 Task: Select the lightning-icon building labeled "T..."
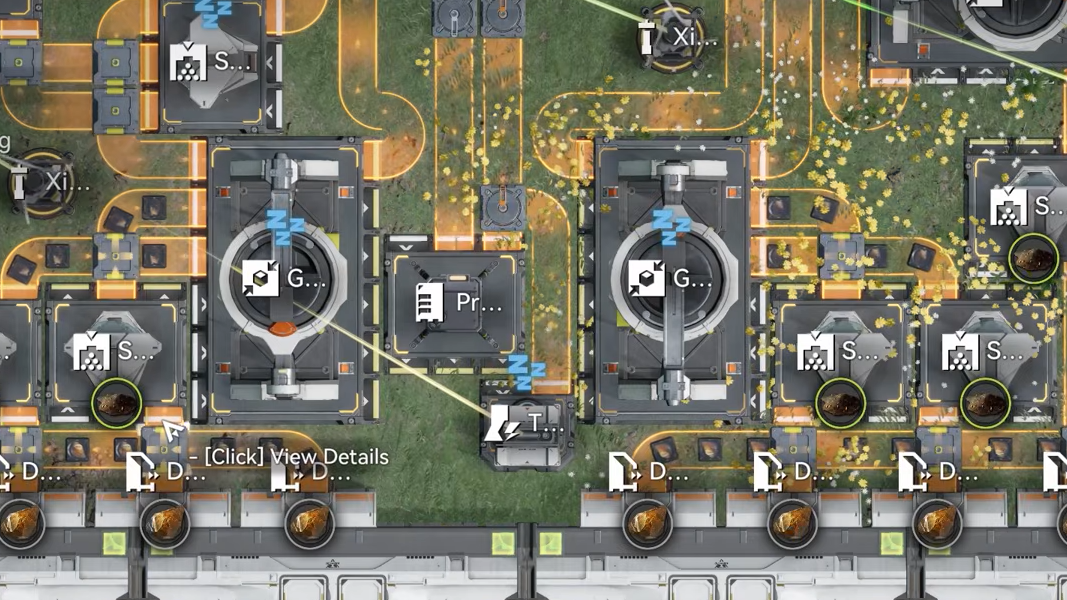(x=524, y=427)
